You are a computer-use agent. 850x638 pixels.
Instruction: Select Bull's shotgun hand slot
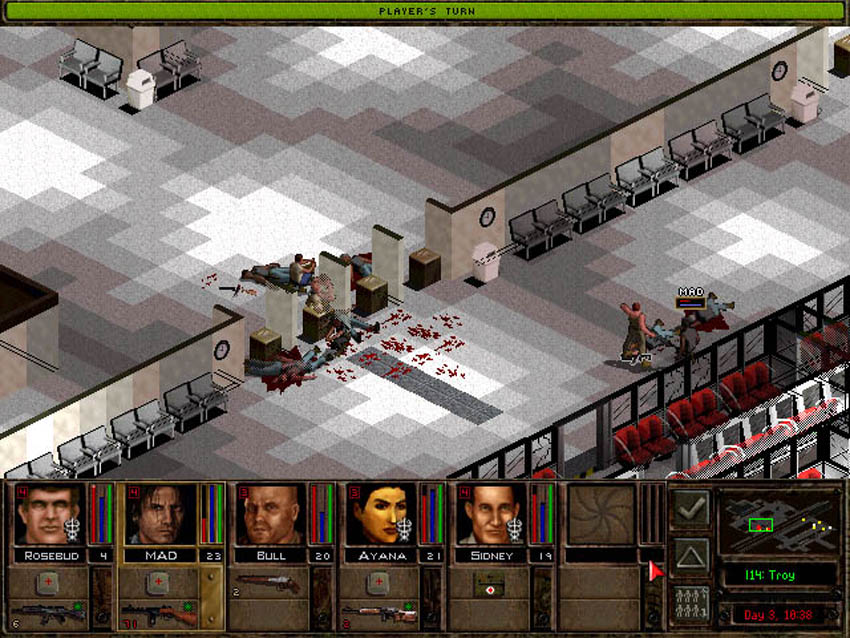pyautogui.click(x=266, y=583)
